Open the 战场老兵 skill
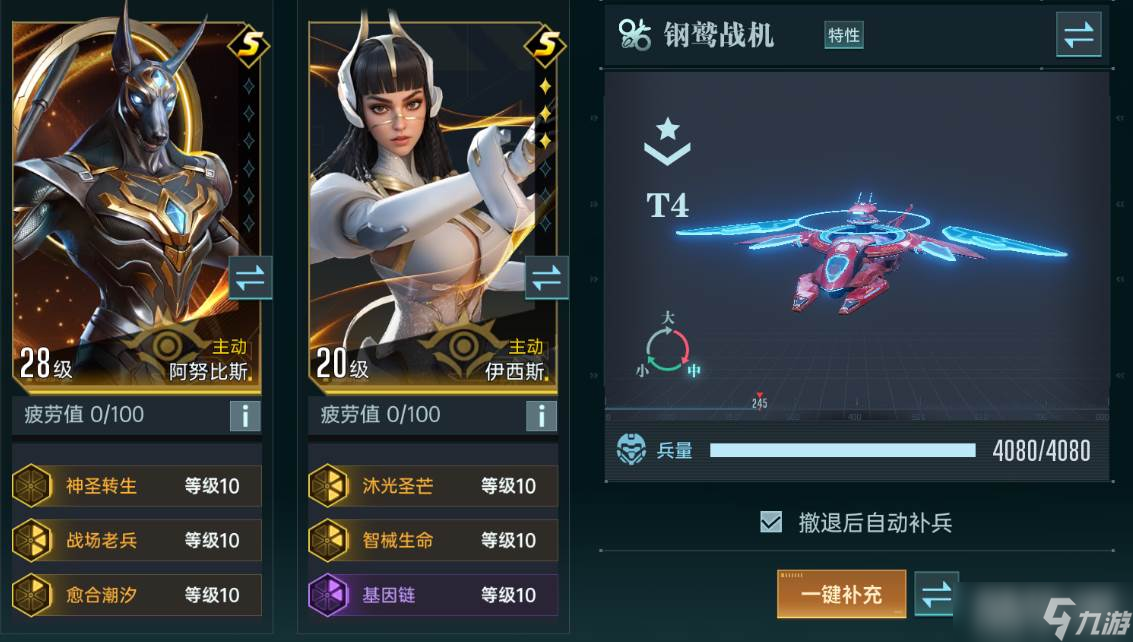The width and height of the screenshot is (1133, 642). point(137,540)
